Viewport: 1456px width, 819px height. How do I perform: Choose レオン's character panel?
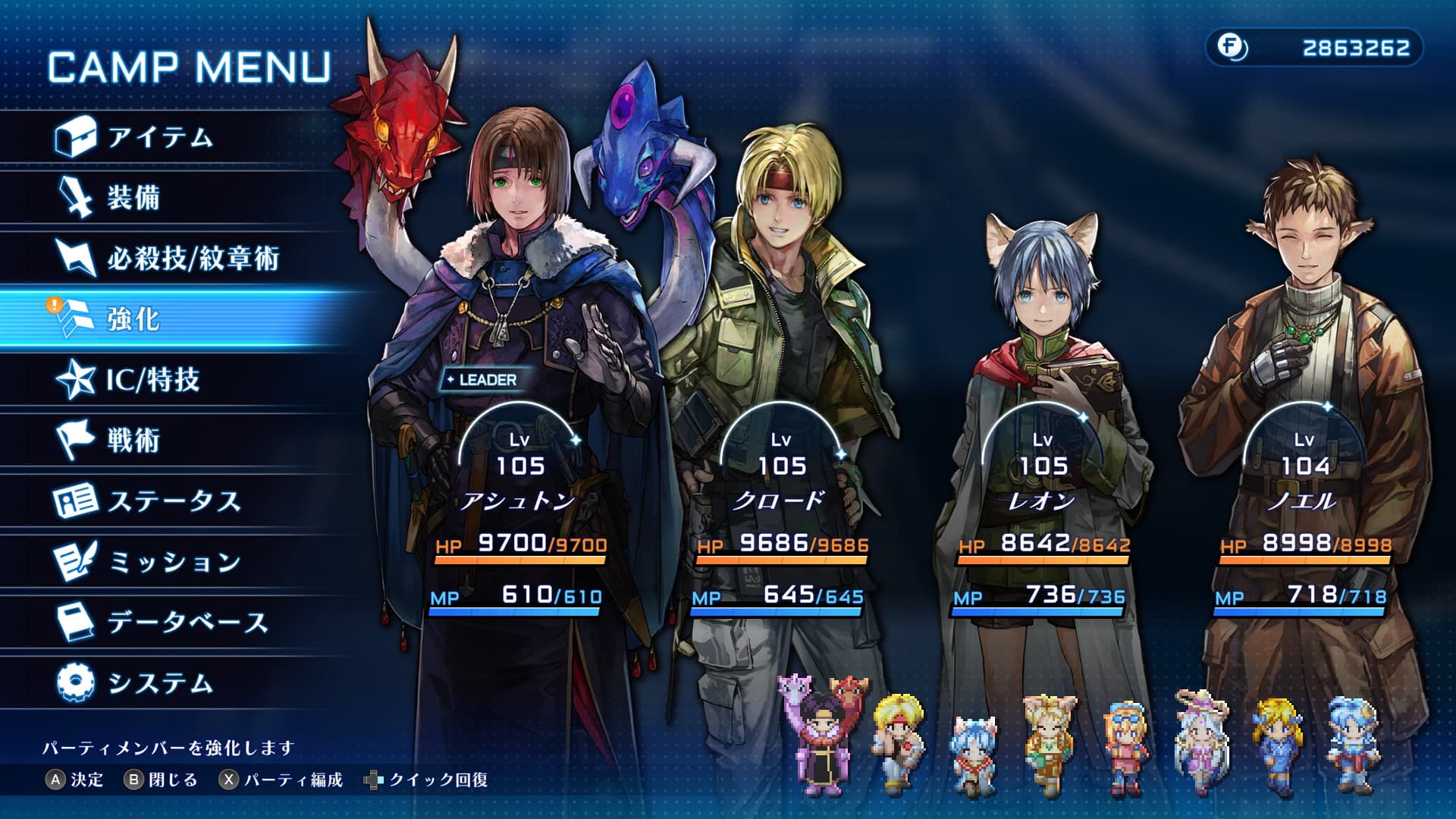[x=1043, y=455]
